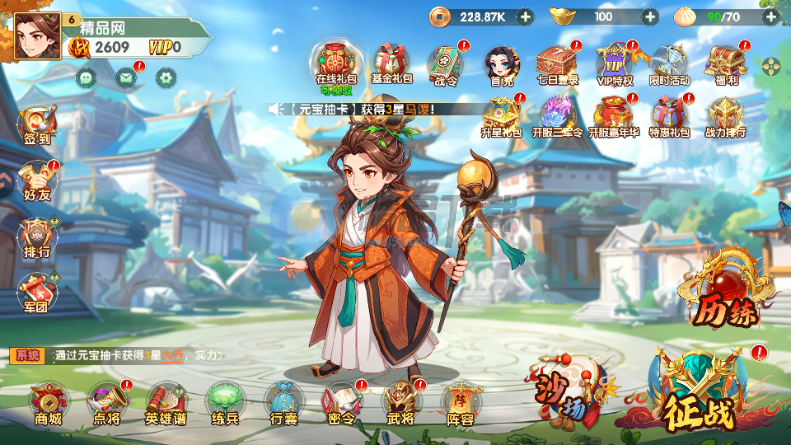Screen dimensions: 791x445
Task: Open the 商城 shop
Action: 48,403
